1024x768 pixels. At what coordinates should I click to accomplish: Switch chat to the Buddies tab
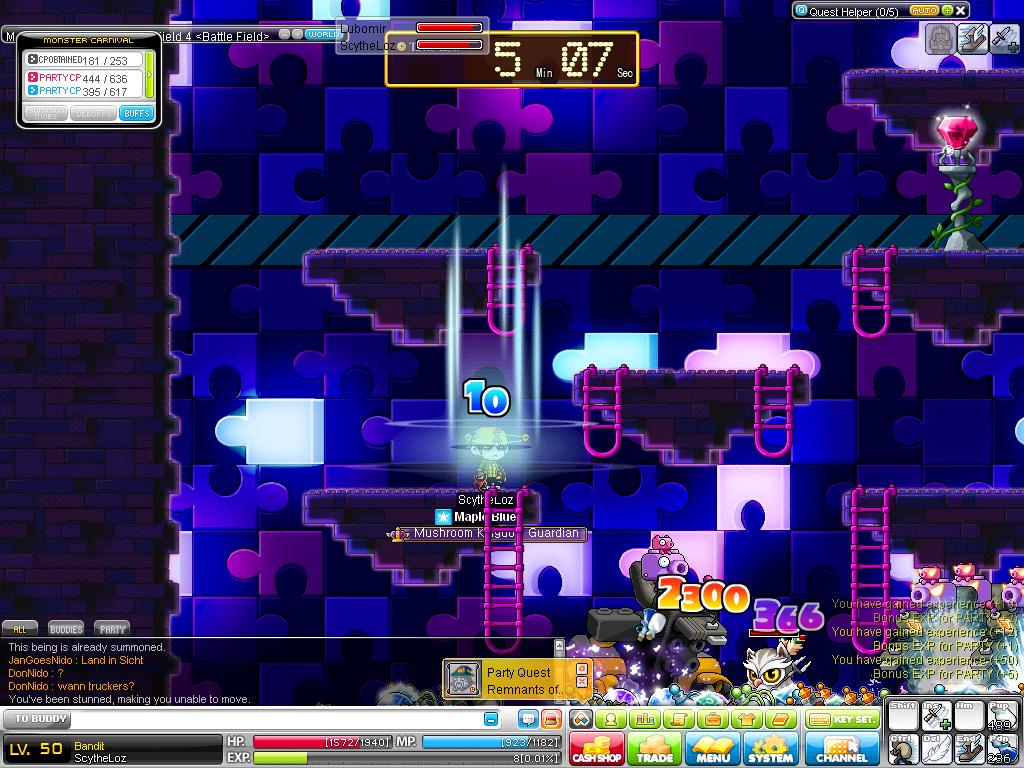[x=66, y=629]
